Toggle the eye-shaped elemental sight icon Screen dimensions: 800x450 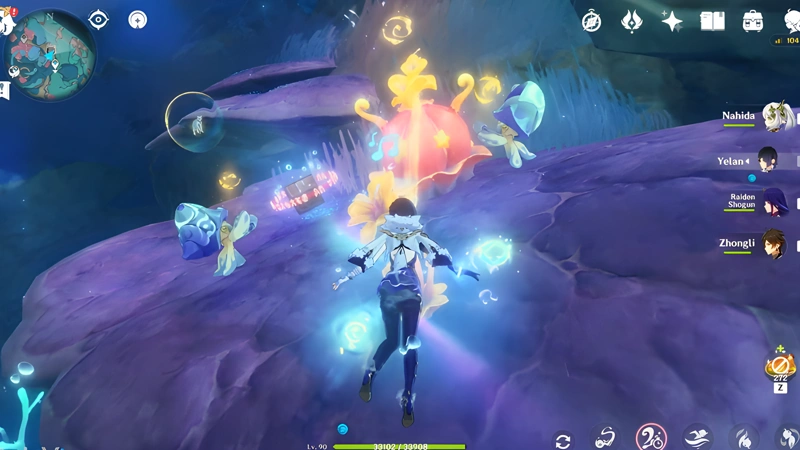coord(98,19)
